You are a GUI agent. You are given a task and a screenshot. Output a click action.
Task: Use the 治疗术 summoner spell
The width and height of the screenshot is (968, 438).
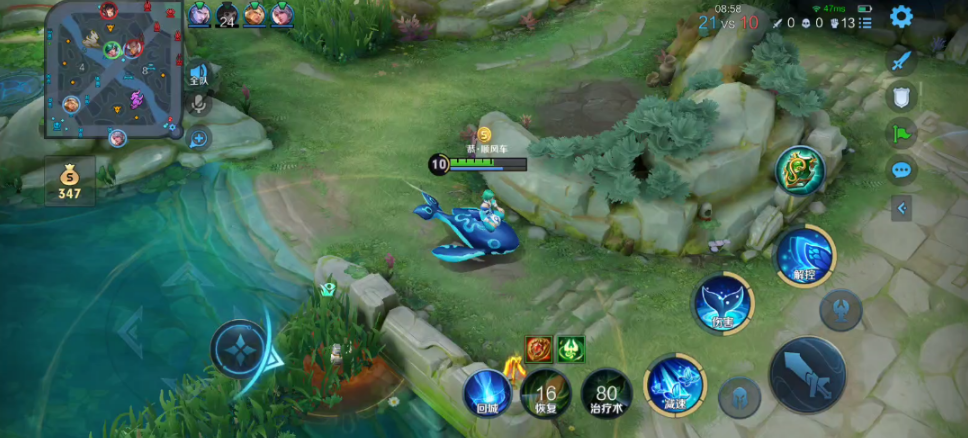point(607,393)
